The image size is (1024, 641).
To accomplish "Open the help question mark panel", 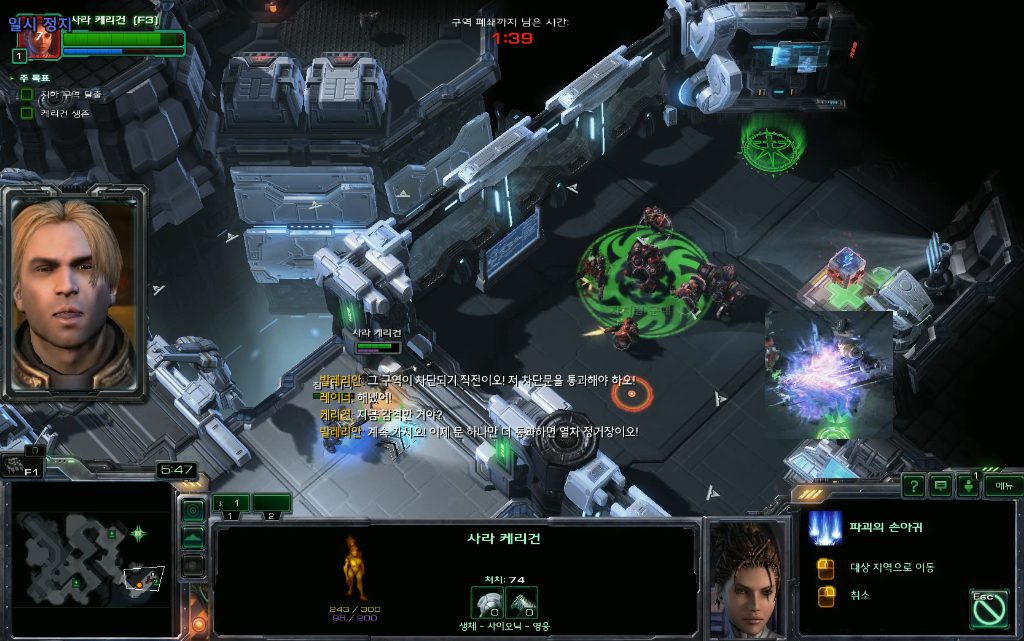I will point(913,486).
